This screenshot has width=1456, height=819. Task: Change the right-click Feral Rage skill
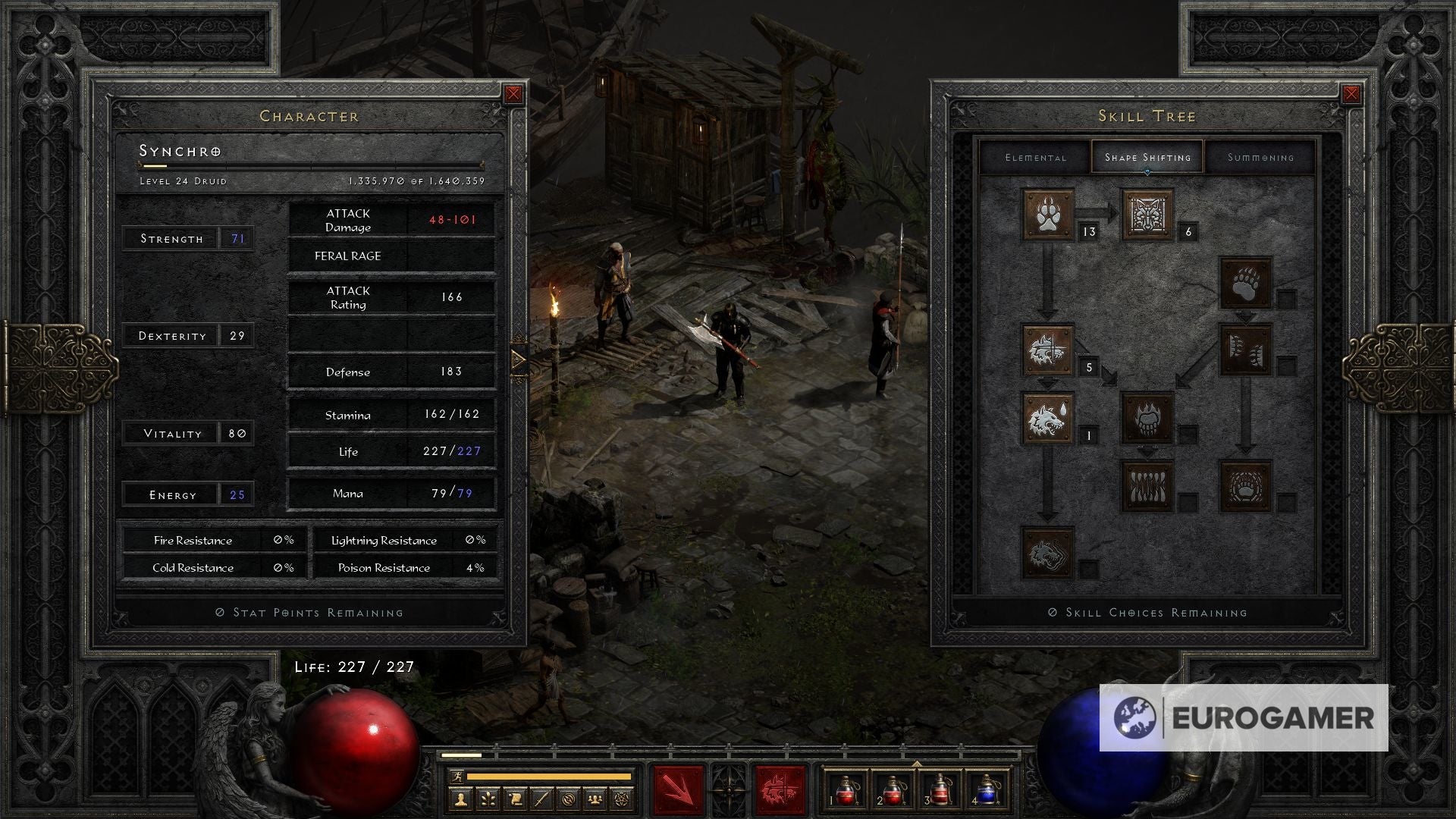point(779,790)
